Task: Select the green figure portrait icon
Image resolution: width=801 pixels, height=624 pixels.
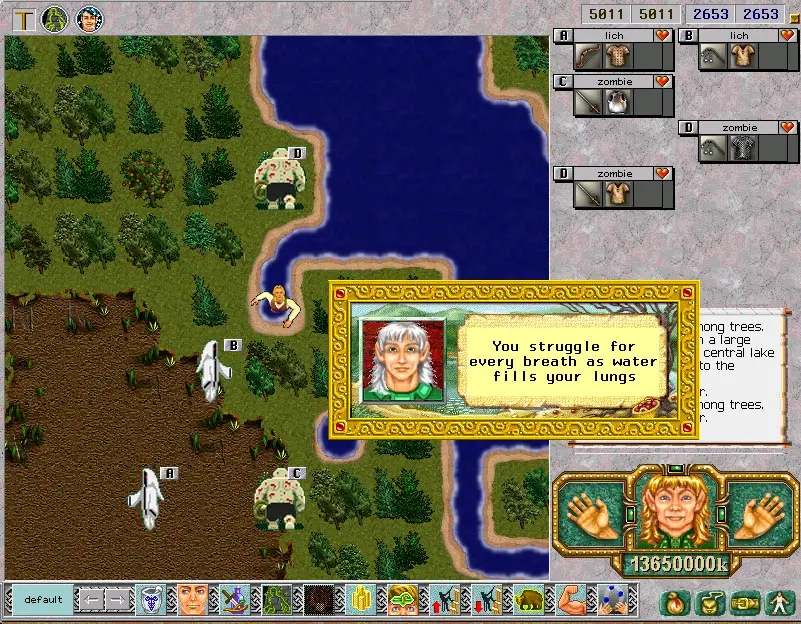Action: click(54, 18)
